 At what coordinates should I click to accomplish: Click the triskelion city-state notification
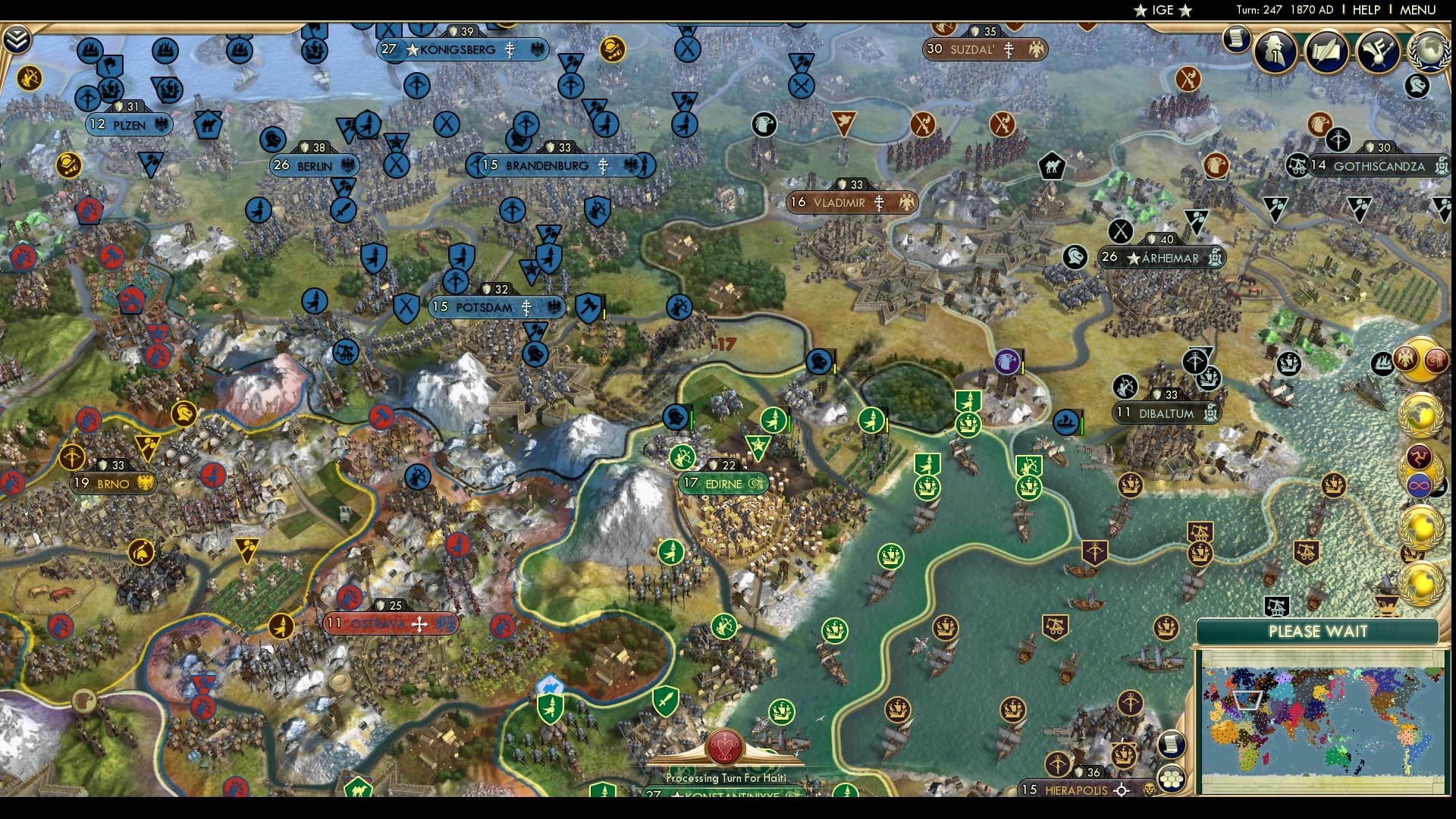click(x=1419, y=457)
